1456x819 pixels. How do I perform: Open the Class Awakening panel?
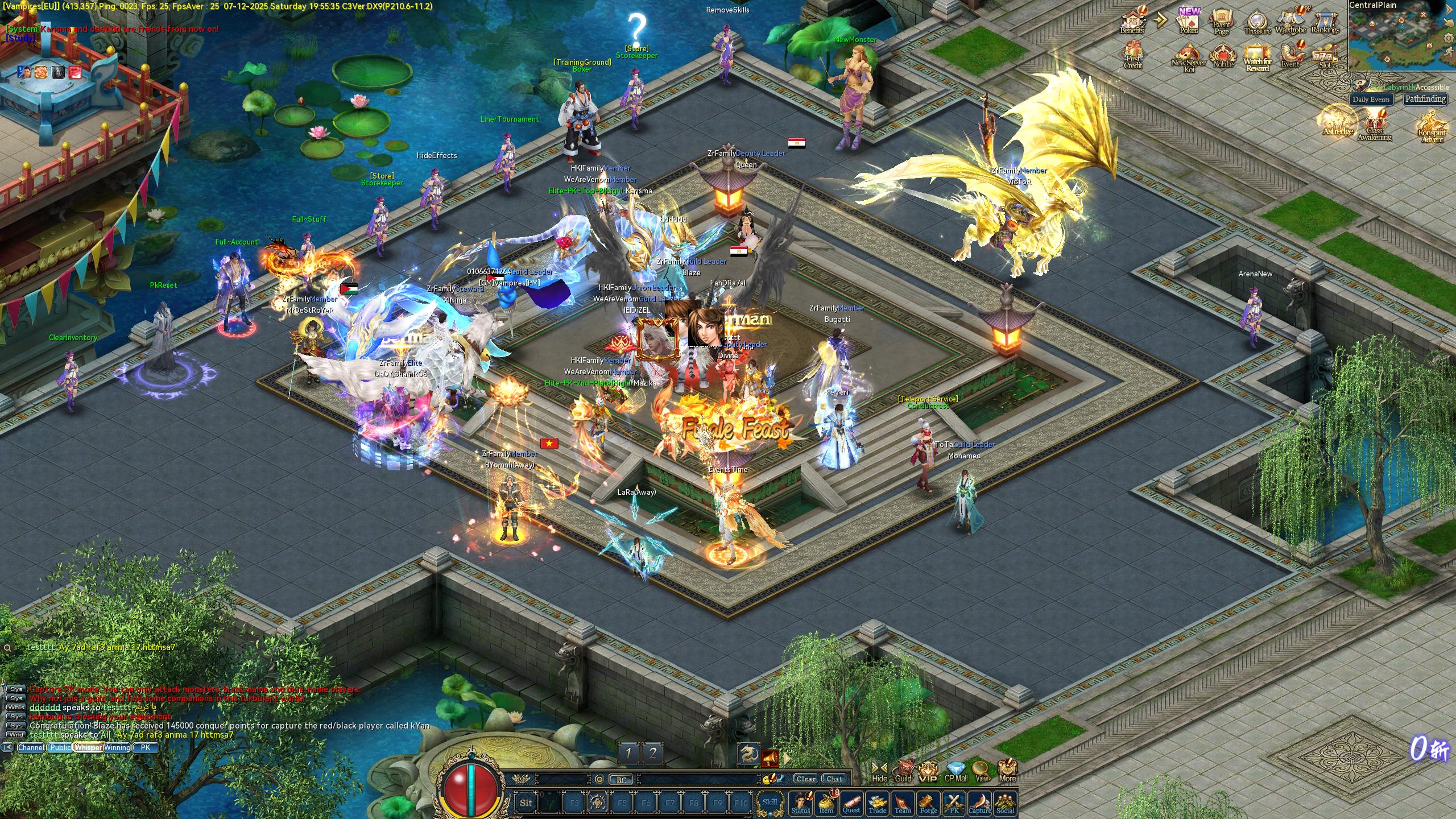[x=1375, y=126]
